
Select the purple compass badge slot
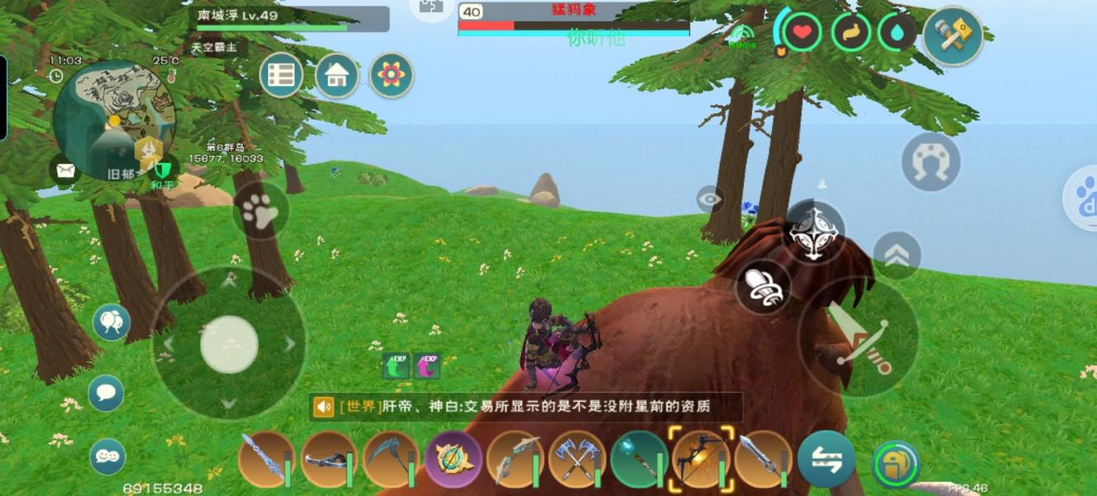pos(453,460)
